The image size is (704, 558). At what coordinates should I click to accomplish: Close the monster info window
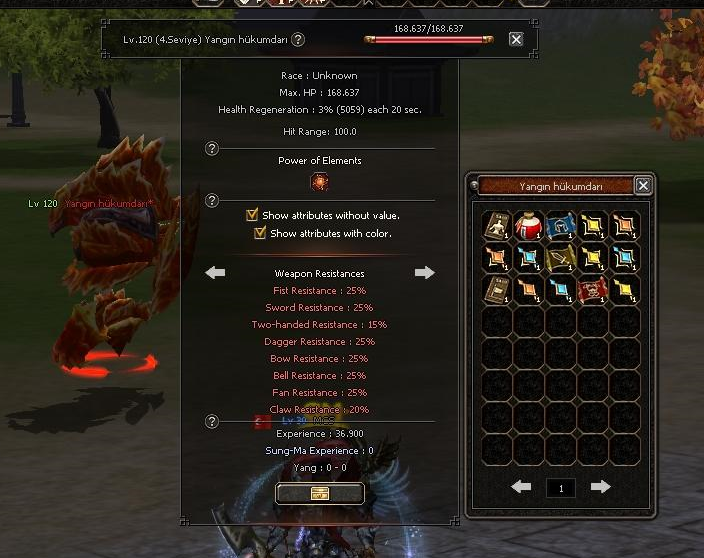516,39
